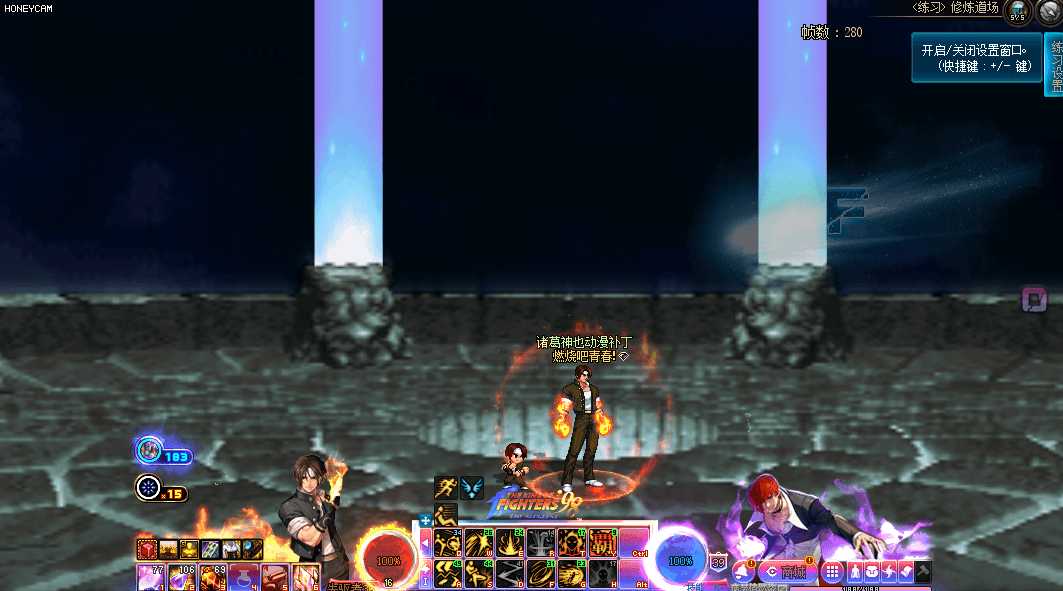Click the red cube buff icon

147,549
